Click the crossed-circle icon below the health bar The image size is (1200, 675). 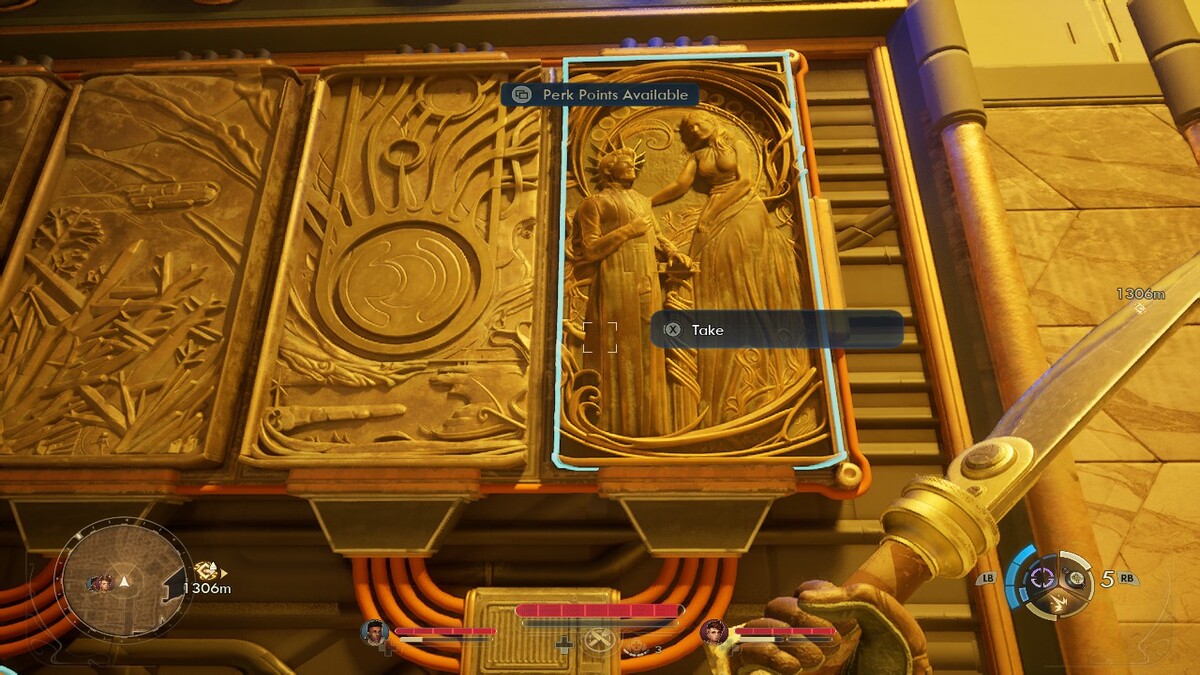(x=598, y=642)
